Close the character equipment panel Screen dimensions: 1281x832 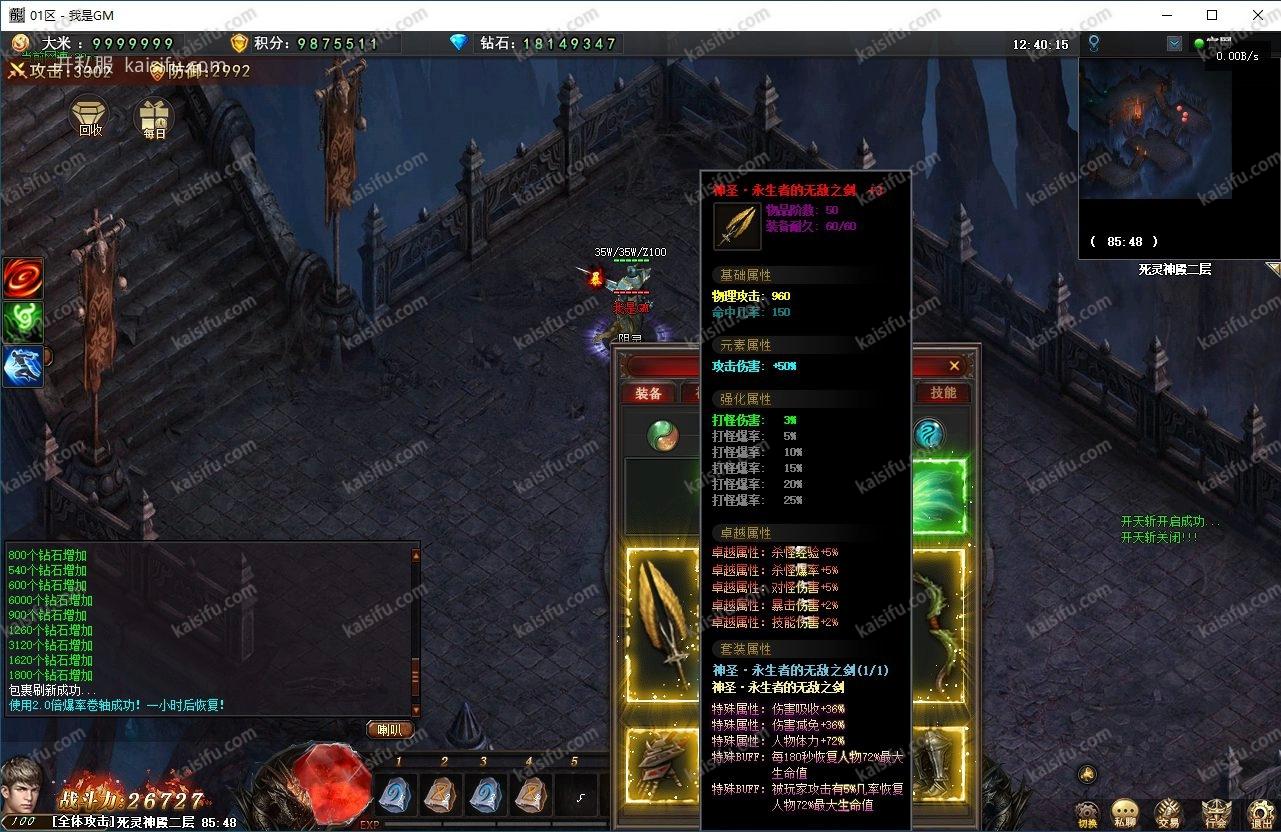tap(954, 366)
